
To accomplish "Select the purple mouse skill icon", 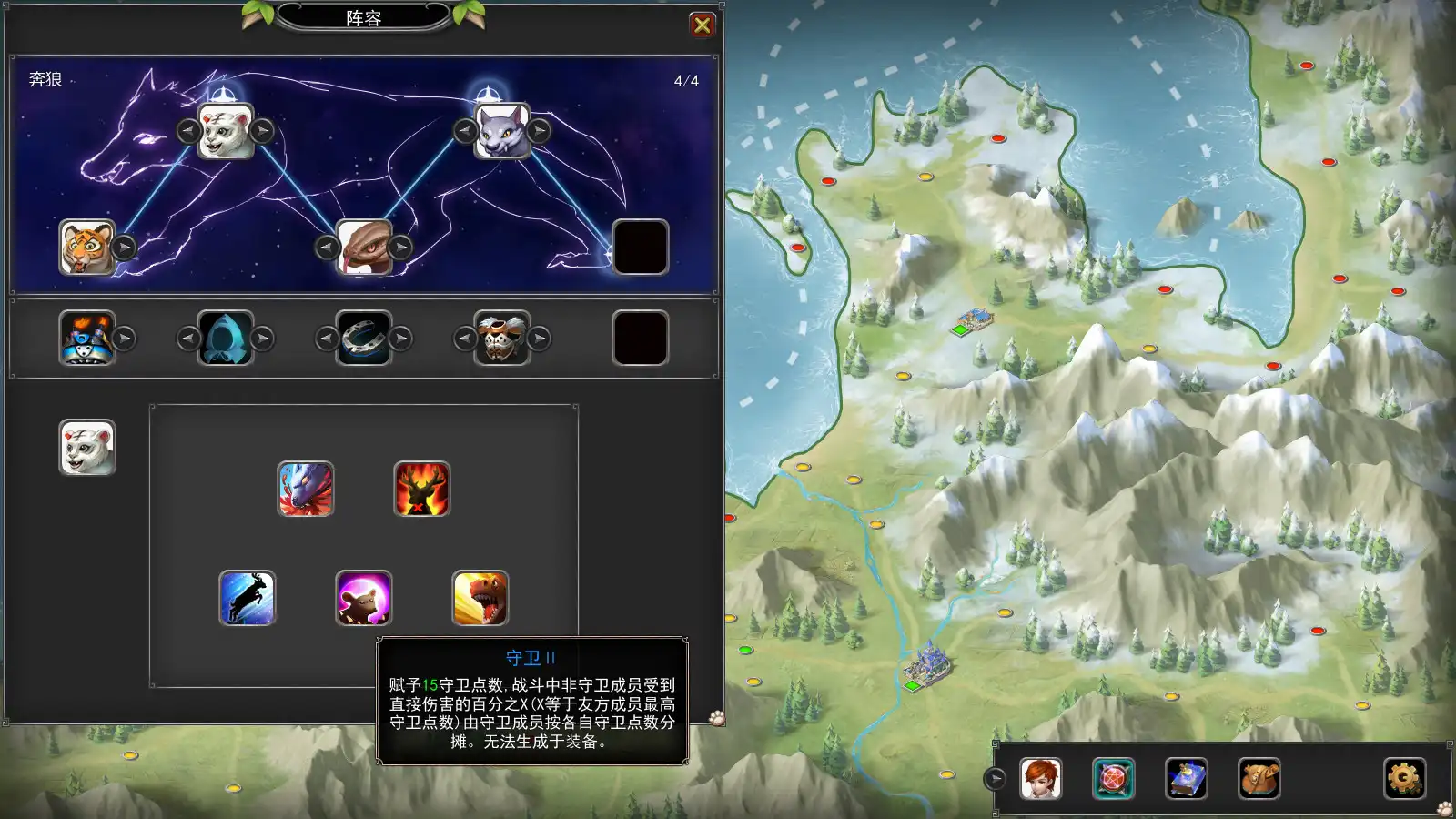I will [364, 599].
